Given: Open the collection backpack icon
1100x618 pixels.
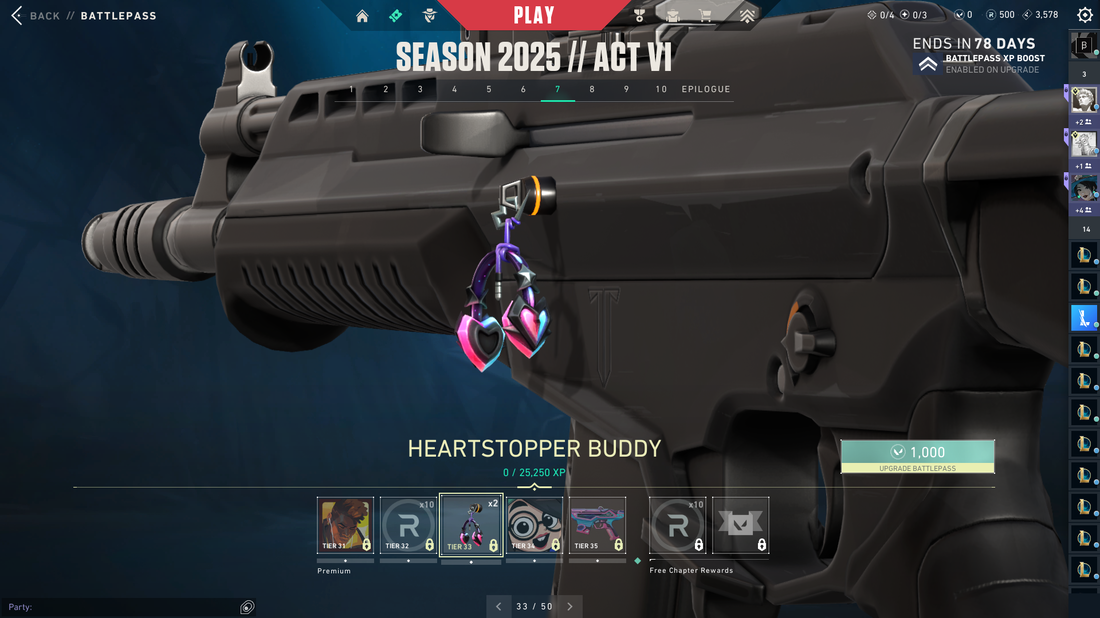Looking at the screenshot, I should point(673,16).
